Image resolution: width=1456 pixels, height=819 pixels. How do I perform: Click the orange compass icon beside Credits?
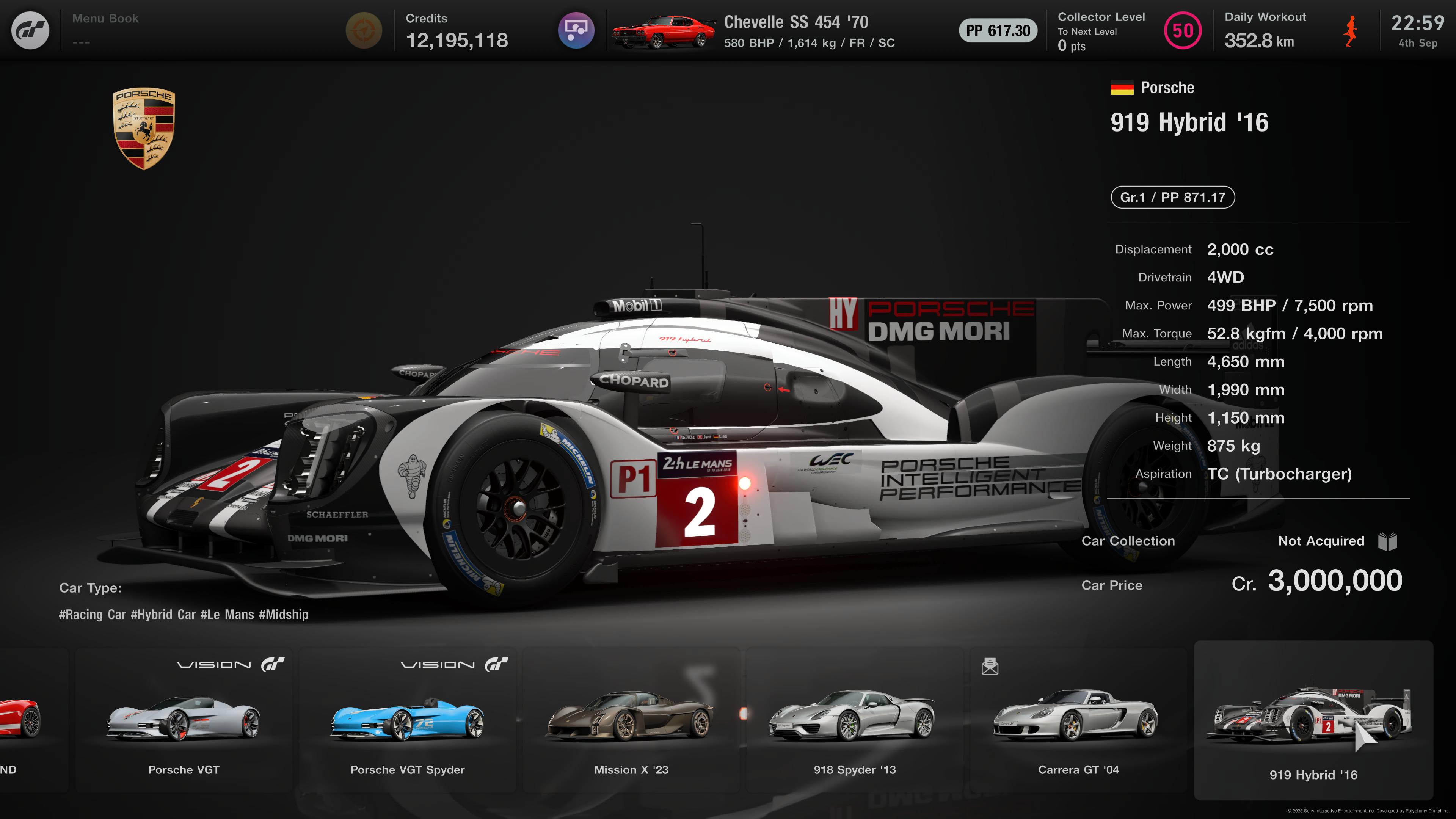click(x=364, y=30)
